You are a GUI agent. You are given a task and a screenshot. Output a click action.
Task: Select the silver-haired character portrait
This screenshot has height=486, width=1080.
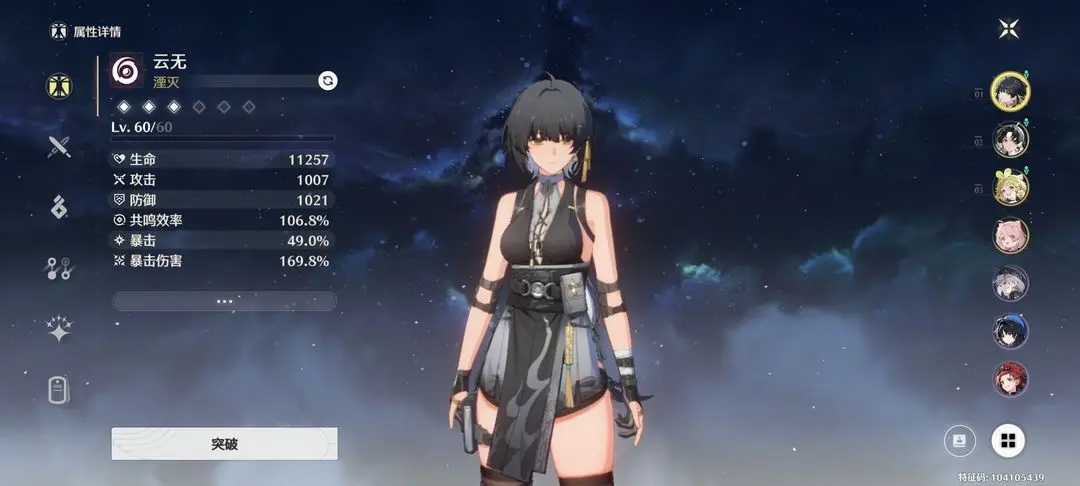click(x=1010, y=283)
